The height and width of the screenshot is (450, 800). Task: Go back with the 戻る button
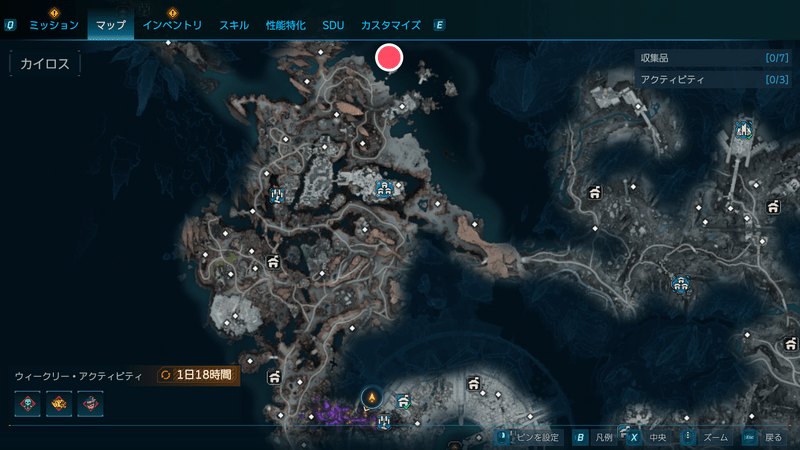point(764,437)
